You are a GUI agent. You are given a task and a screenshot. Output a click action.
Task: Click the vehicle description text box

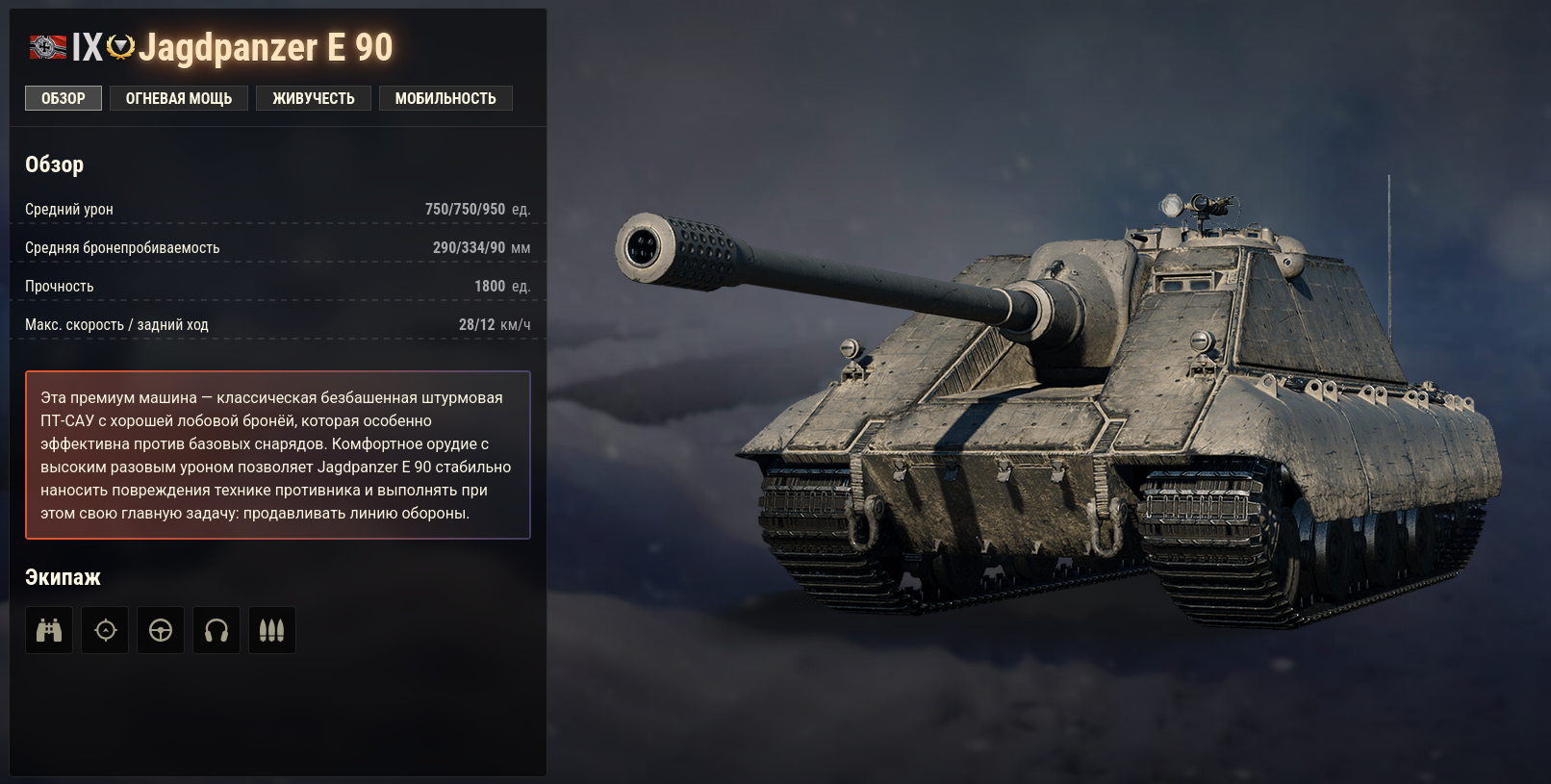(277, 454)
